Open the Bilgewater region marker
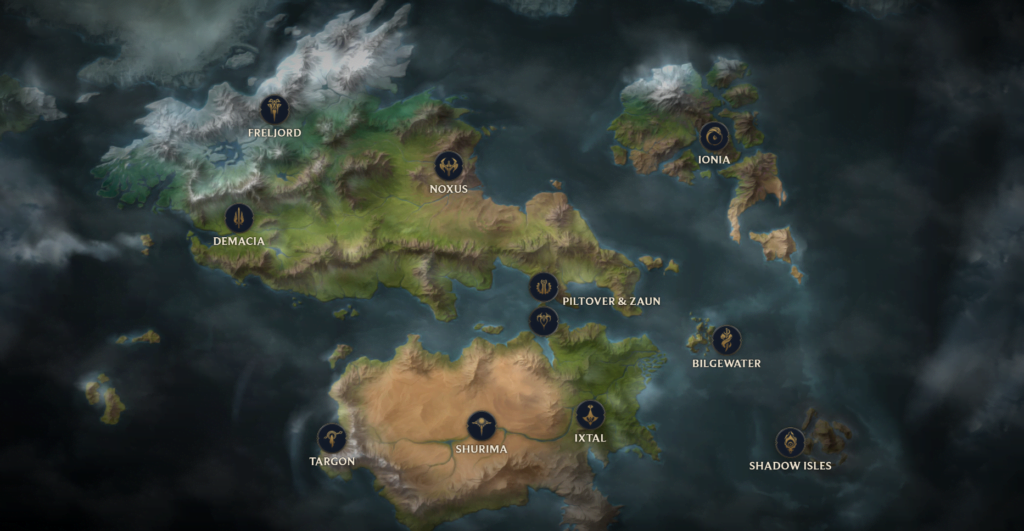The width and height of the screenshot is (1024, 531). coord(726,340)
